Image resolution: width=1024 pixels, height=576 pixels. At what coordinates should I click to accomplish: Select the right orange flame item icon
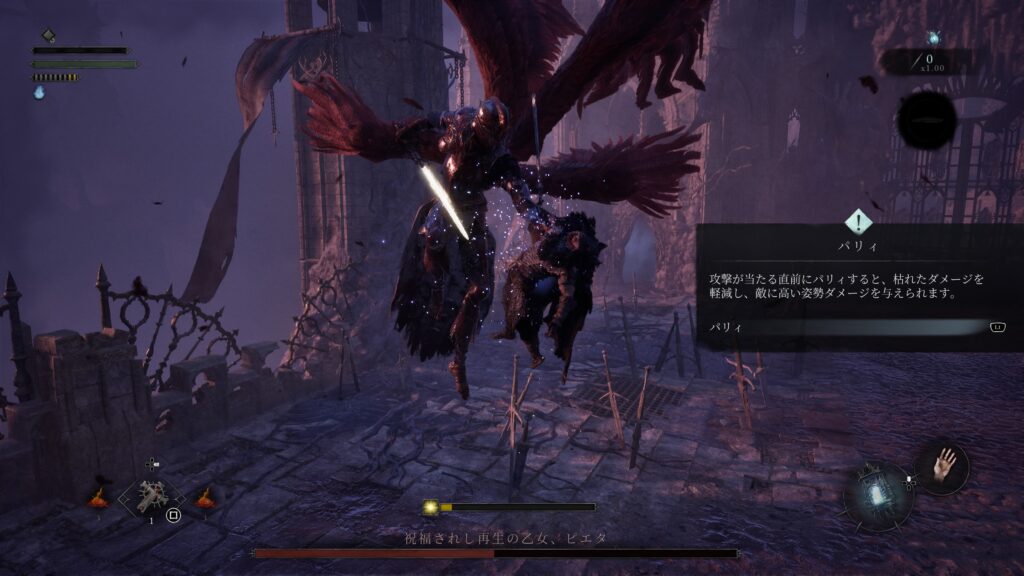(x=206, y=497)
